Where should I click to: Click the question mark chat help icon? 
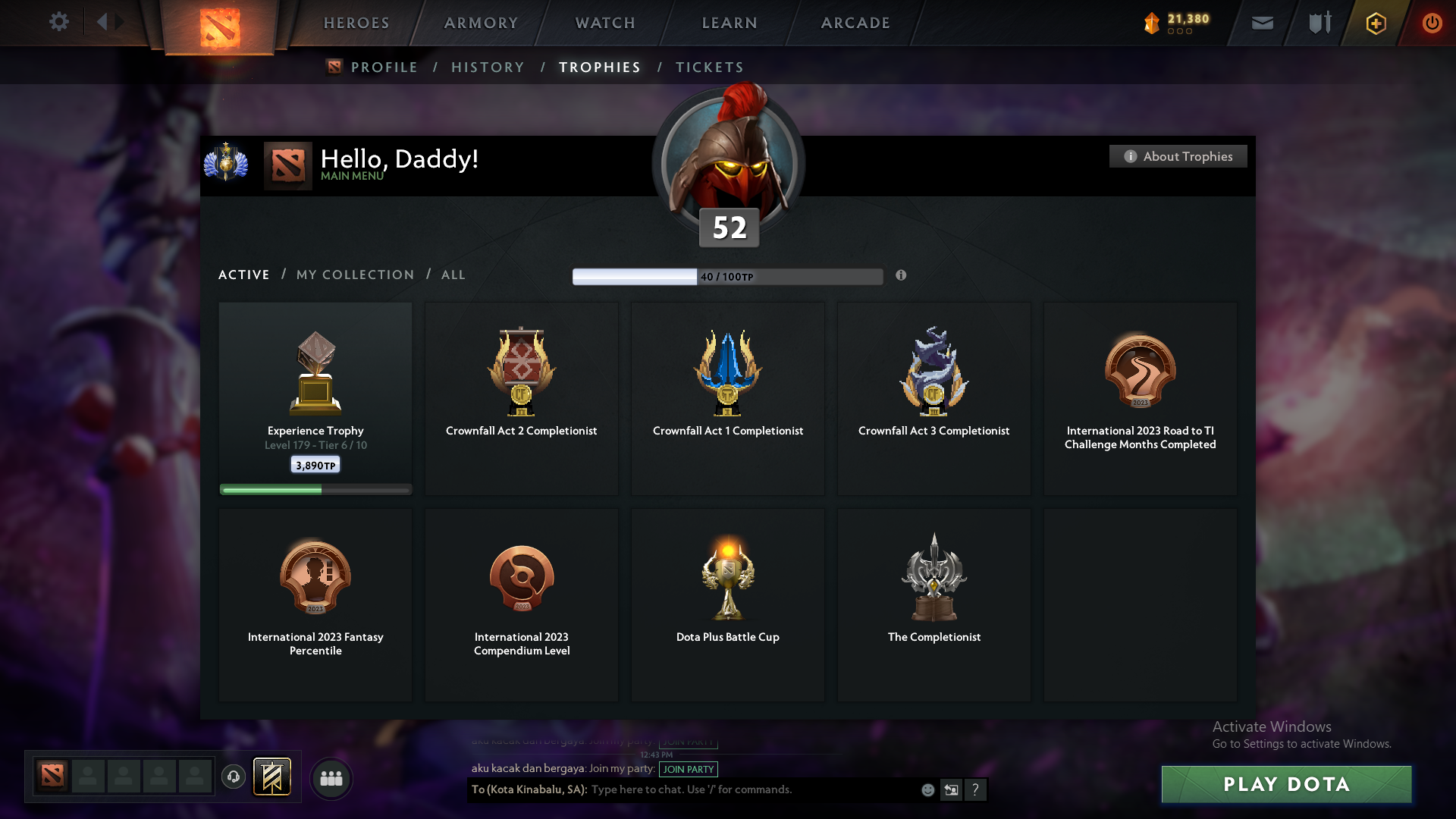977,789
